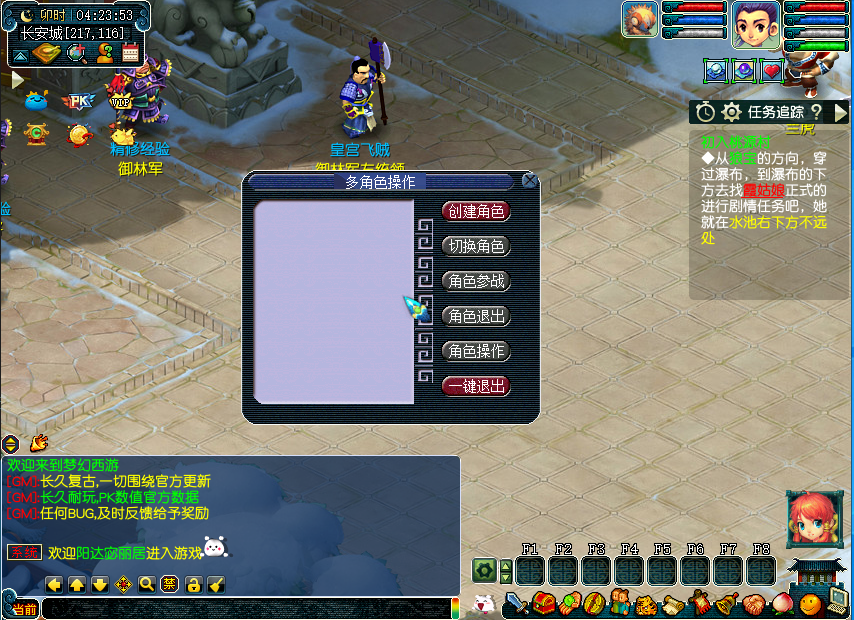This screenshot has height=620, width=854.
Task: Click the yellow smiley face icon
Action: [810, 603]
